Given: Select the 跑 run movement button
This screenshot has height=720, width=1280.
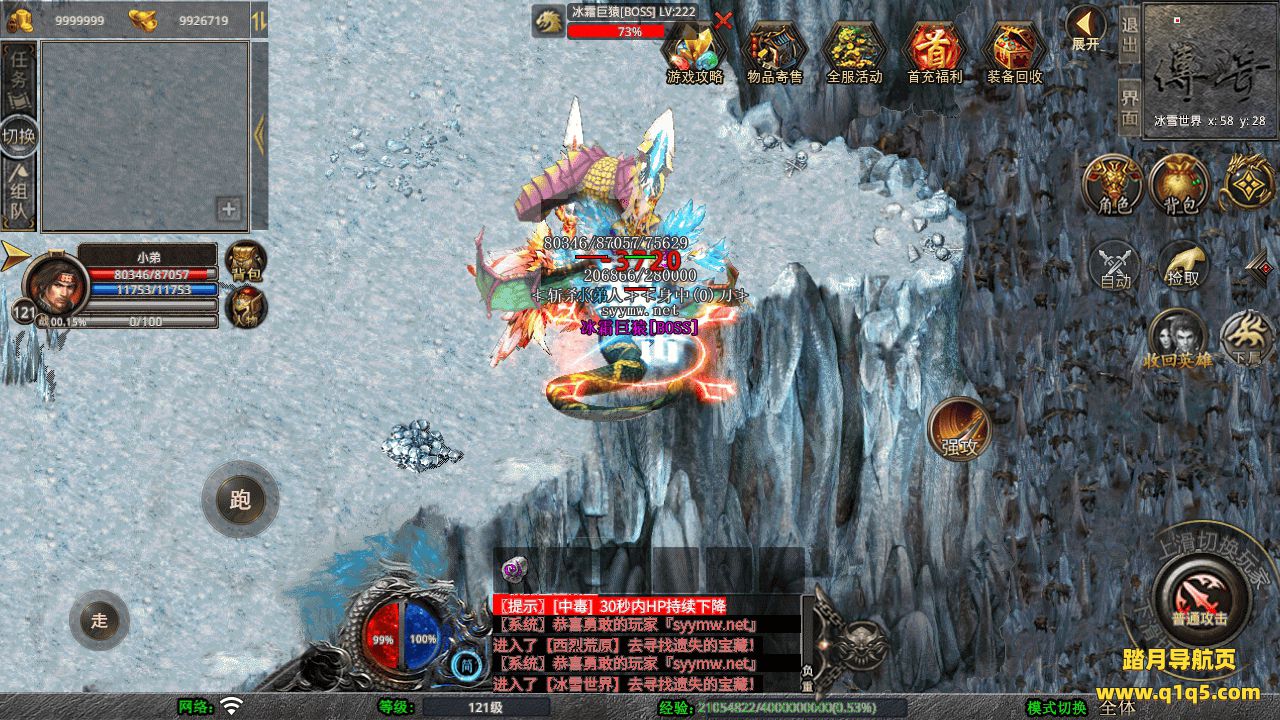Looking at the screenshot, I should (x=240, y=499).
